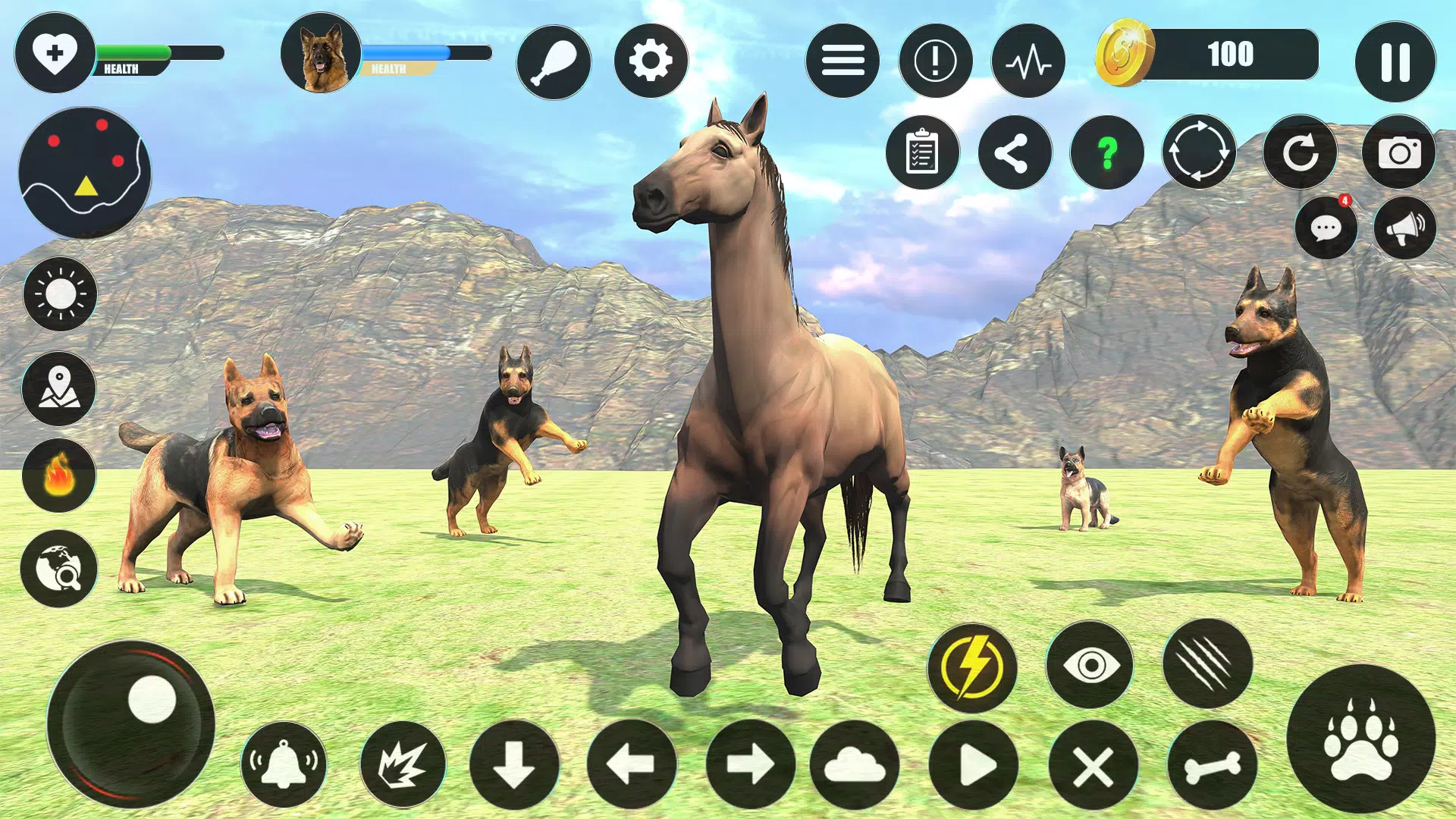Open the map location pin button
Screen dimensions: 1456x819
tap(59, 388)
